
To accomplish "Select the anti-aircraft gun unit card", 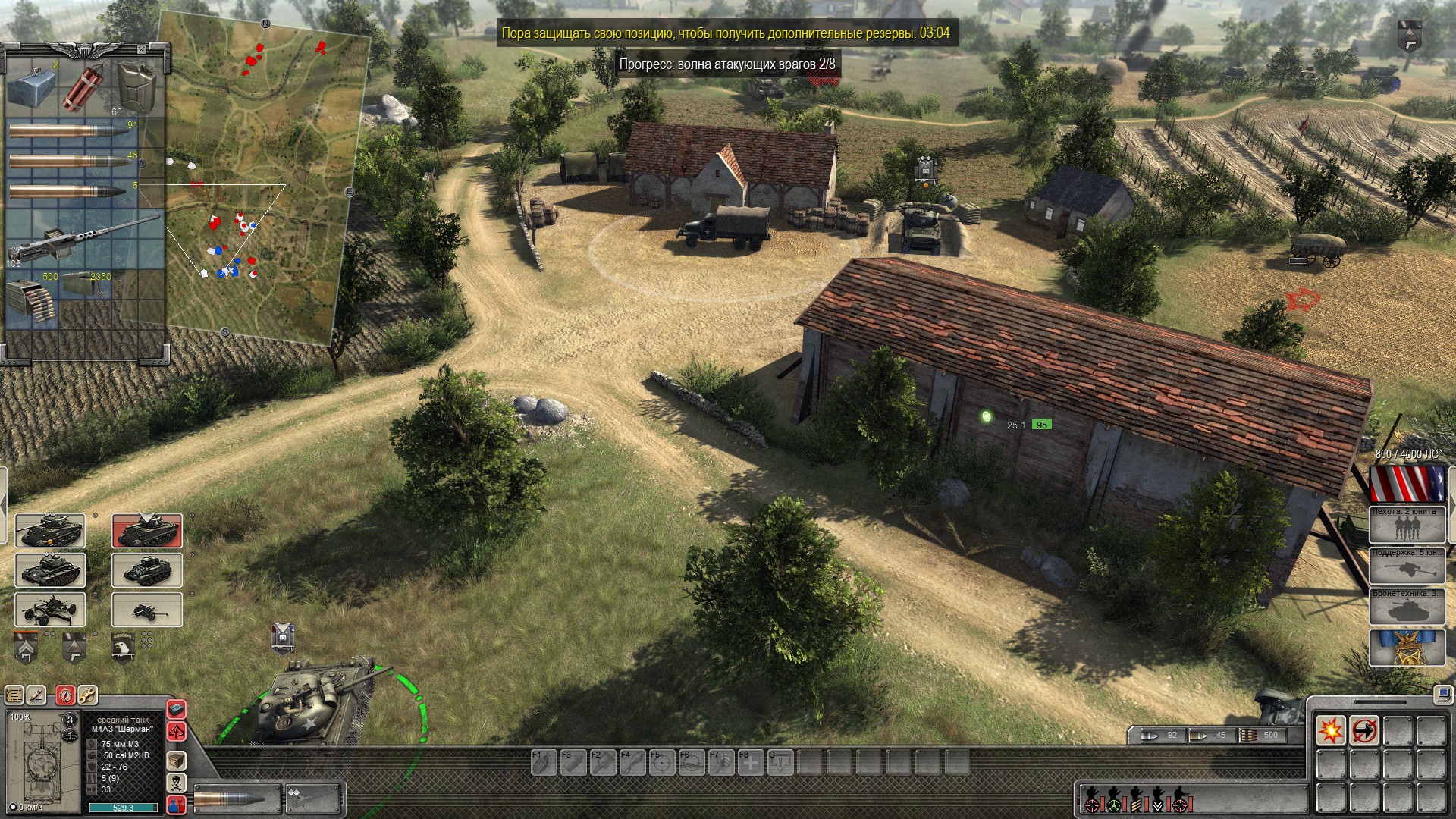I will click(x=50, y=610).
